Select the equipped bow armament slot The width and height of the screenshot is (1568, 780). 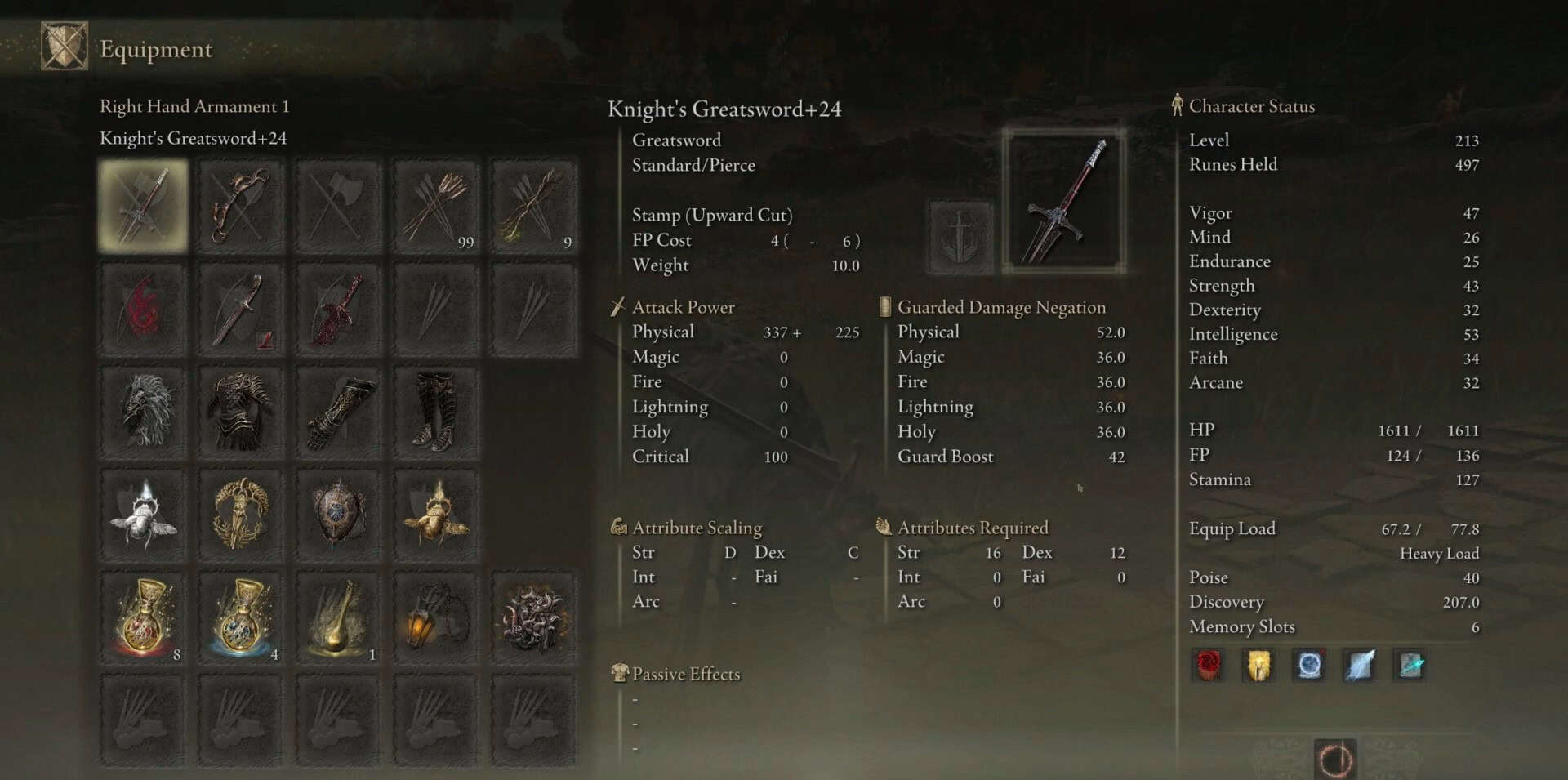pyautogui.click(x=241, y=206)
